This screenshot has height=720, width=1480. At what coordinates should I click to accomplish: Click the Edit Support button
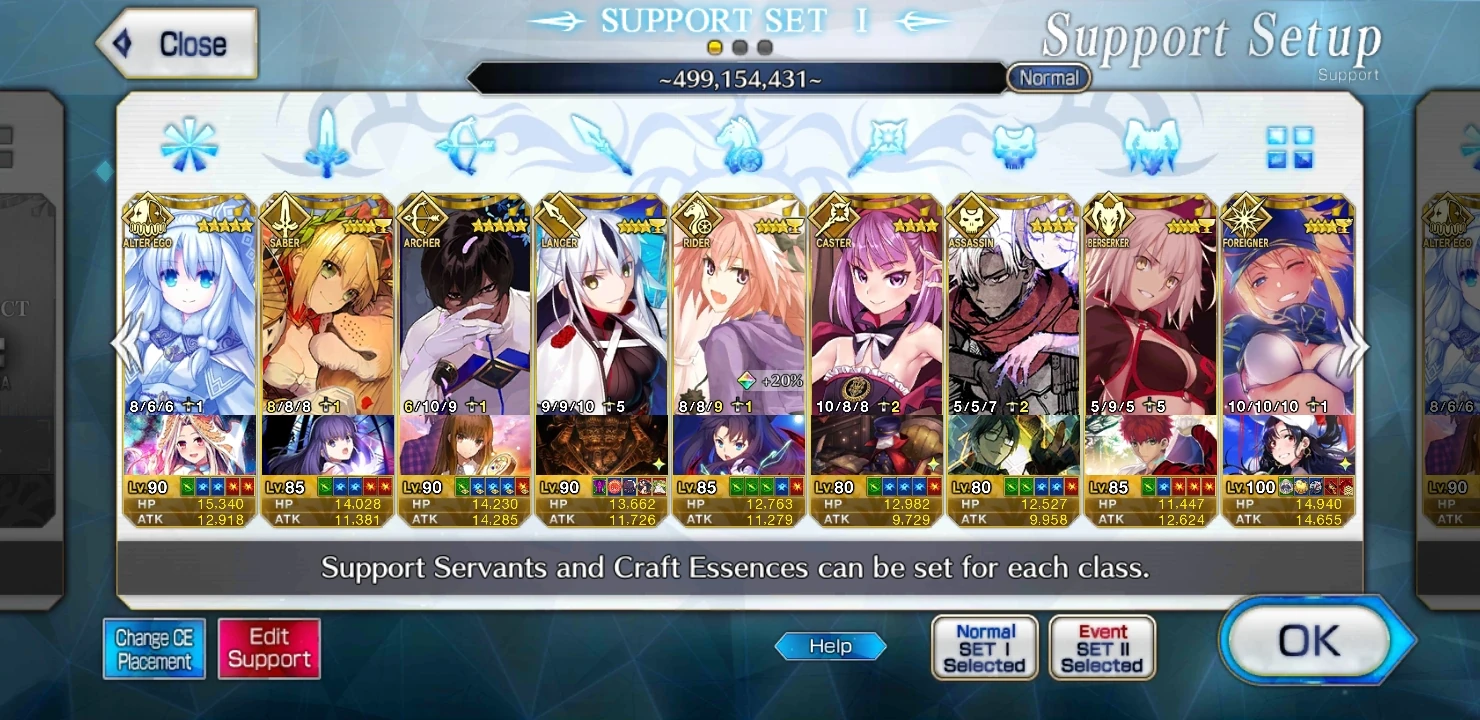(x=269, y=647)
